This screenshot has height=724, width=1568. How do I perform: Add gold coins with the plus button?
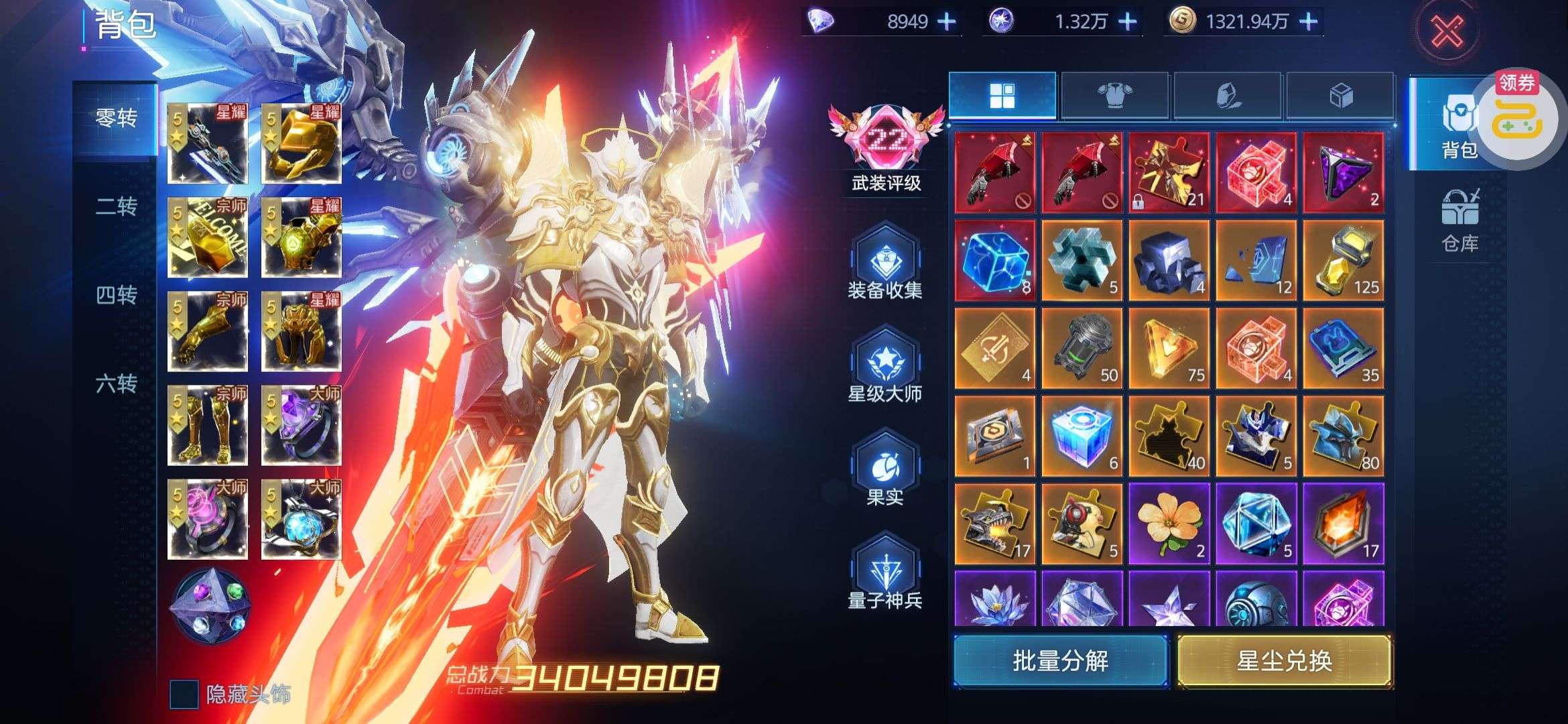[x=1308, y=22]
